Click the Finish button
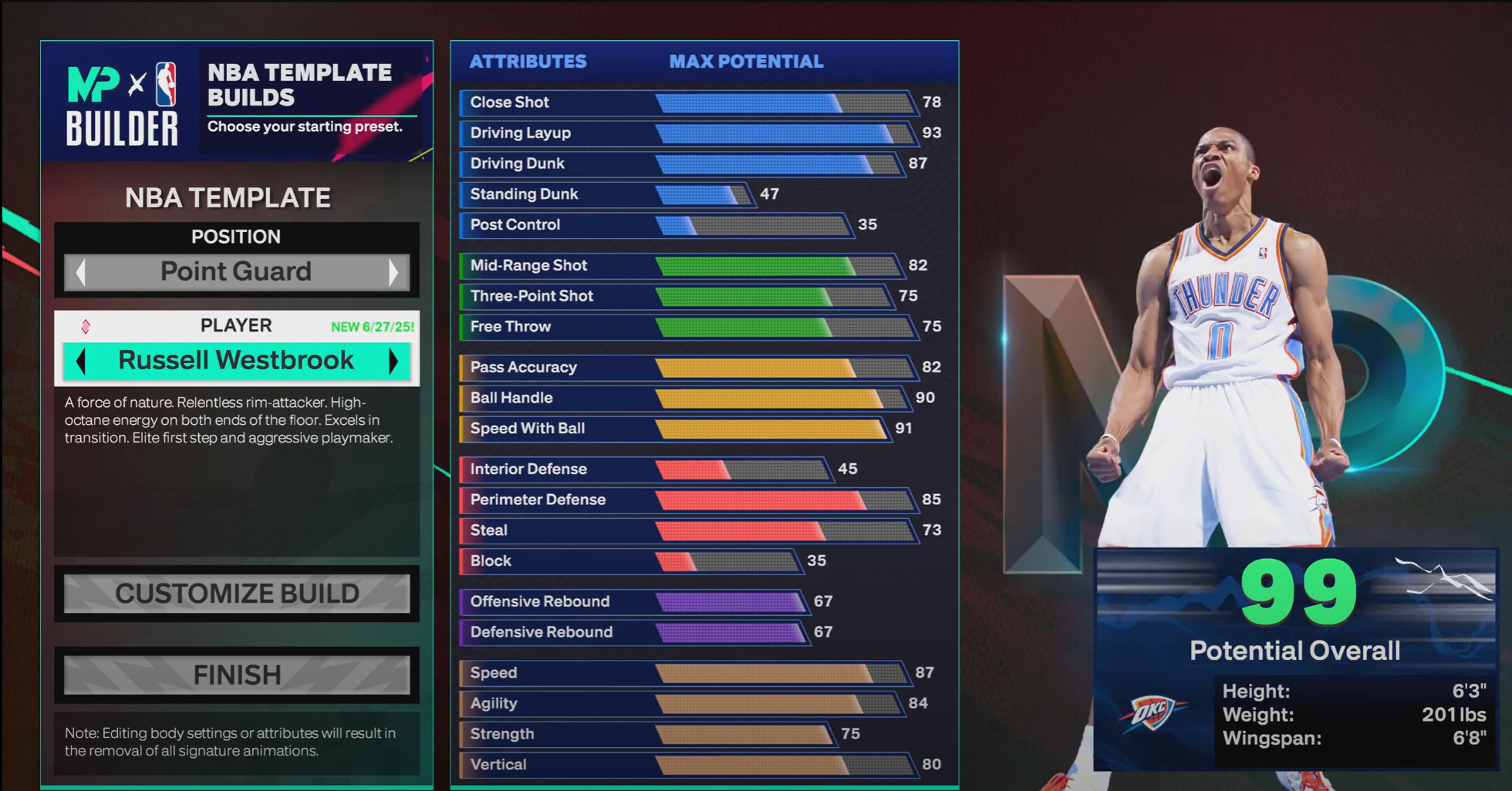 (x=237, y=675)
